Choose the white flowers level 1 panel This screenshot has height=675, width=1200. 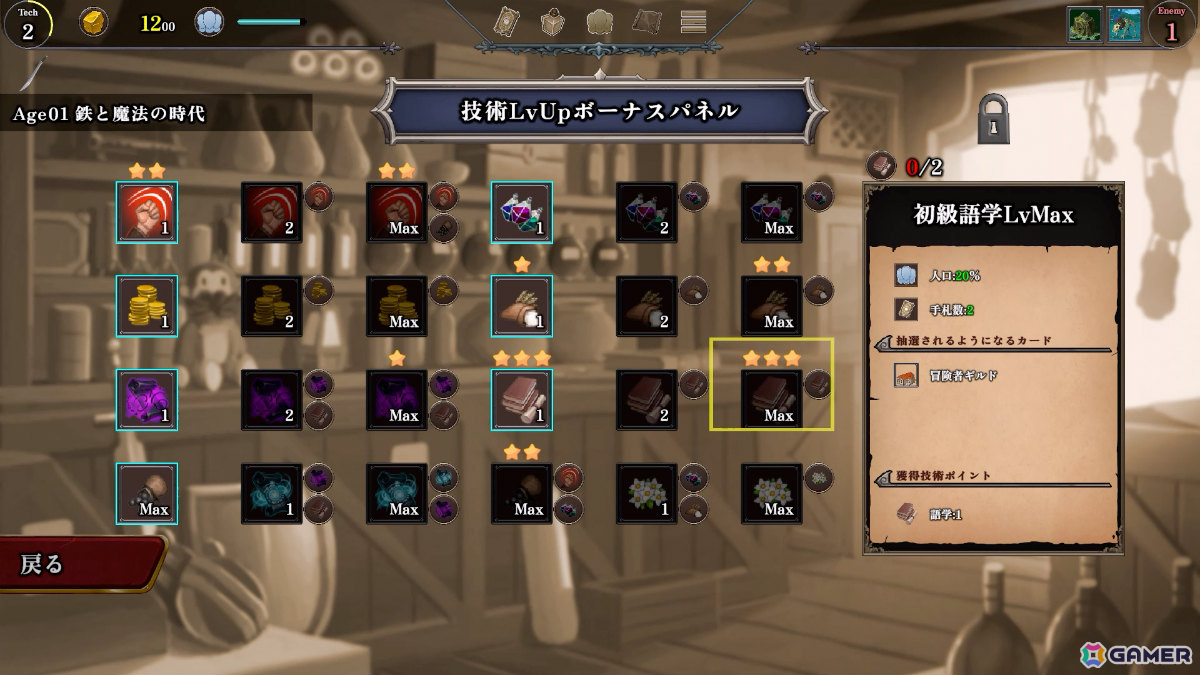(647, 494)
